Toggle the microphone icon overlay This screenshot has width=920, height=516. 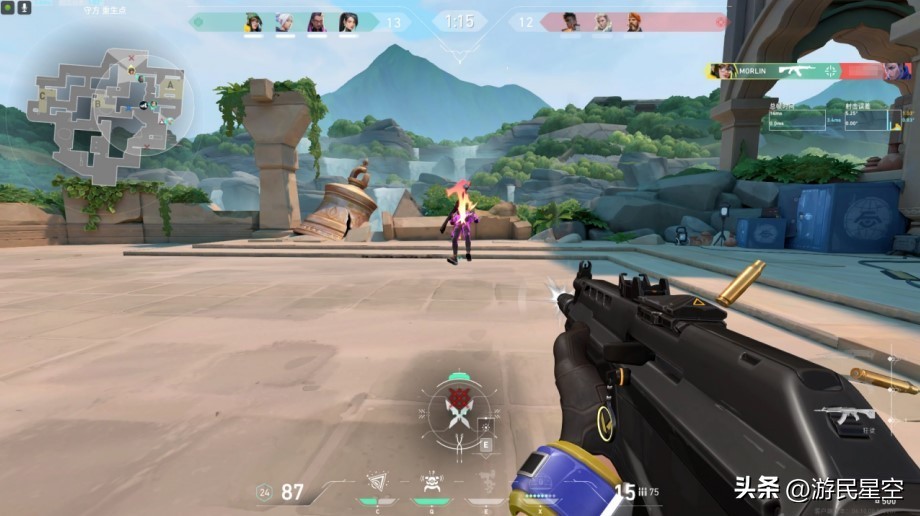click(24, 8)
